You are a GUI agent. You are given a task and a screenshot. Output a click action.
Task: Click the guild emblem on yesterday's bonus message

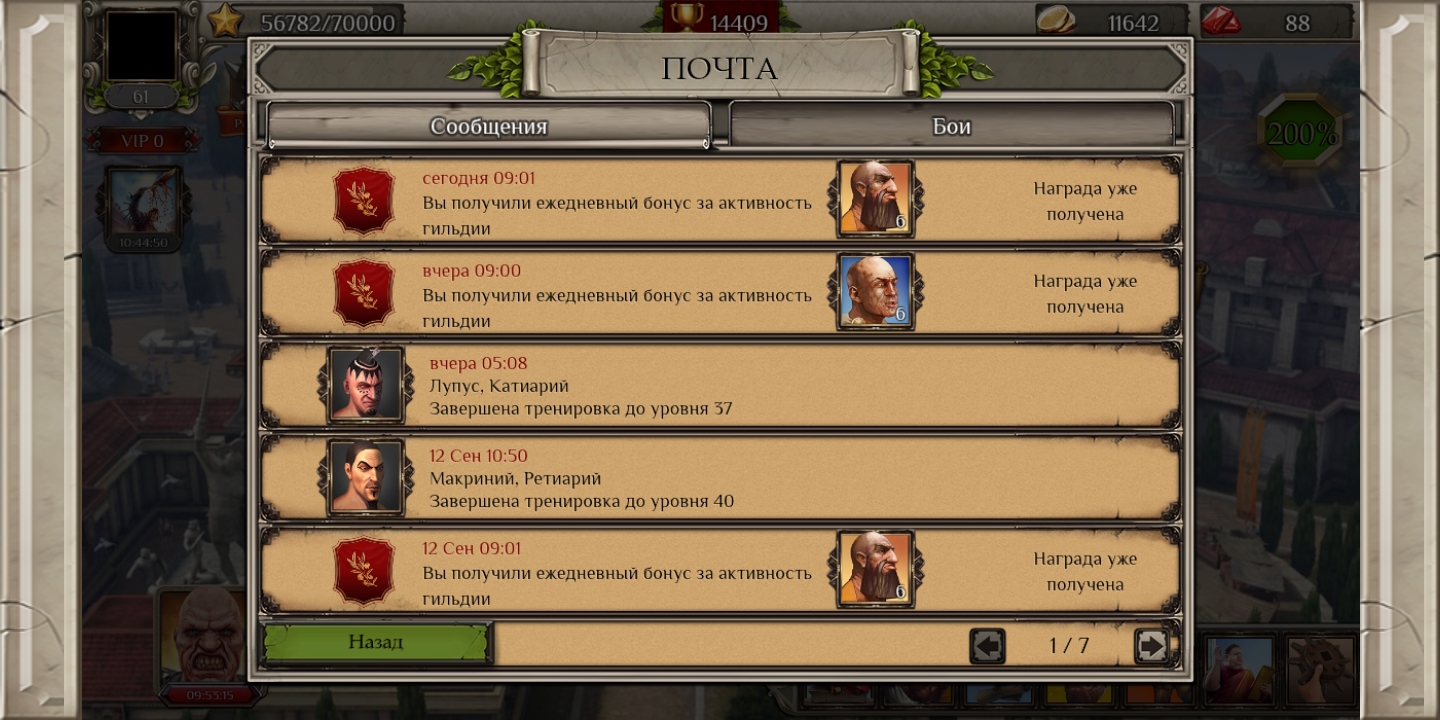(363, 292)
